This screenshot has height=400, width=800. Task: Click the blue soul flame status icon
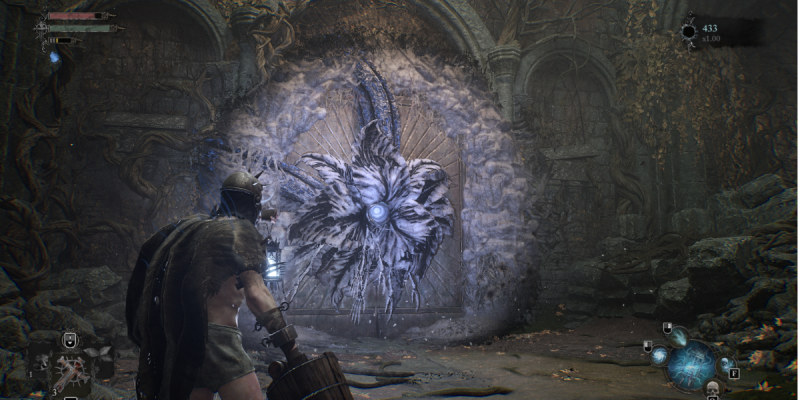pos(56,57)
